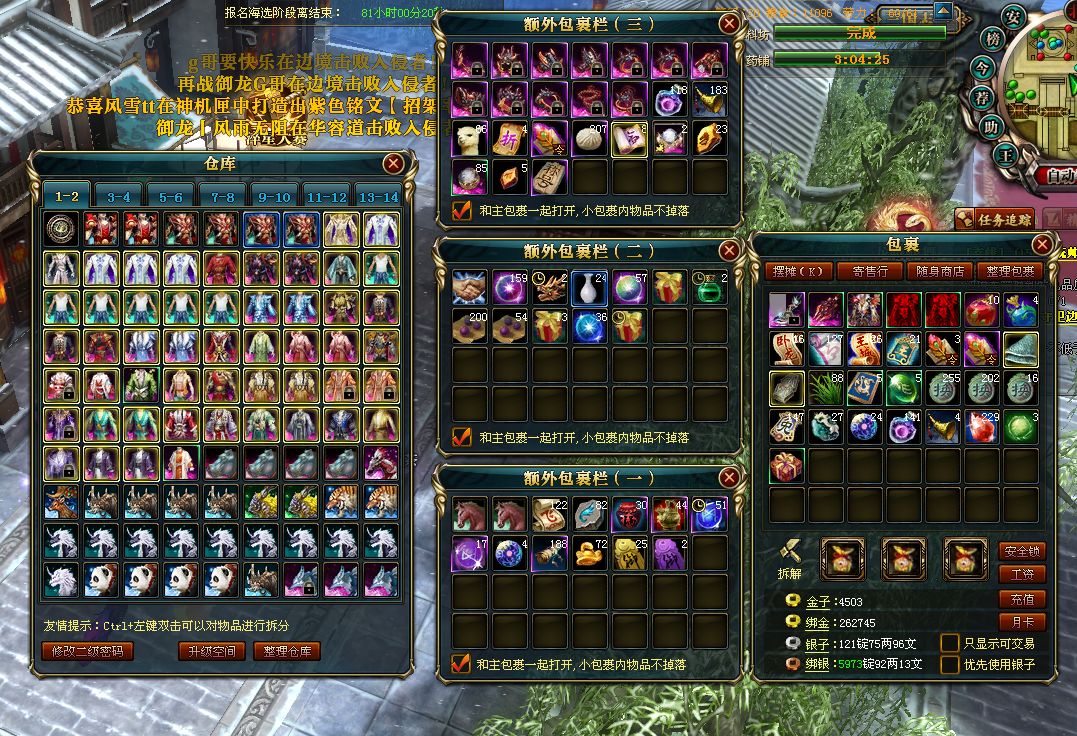1077x736 pixels.
Task: Switch to warehouse tab 3-4
Action: [119, 197]
